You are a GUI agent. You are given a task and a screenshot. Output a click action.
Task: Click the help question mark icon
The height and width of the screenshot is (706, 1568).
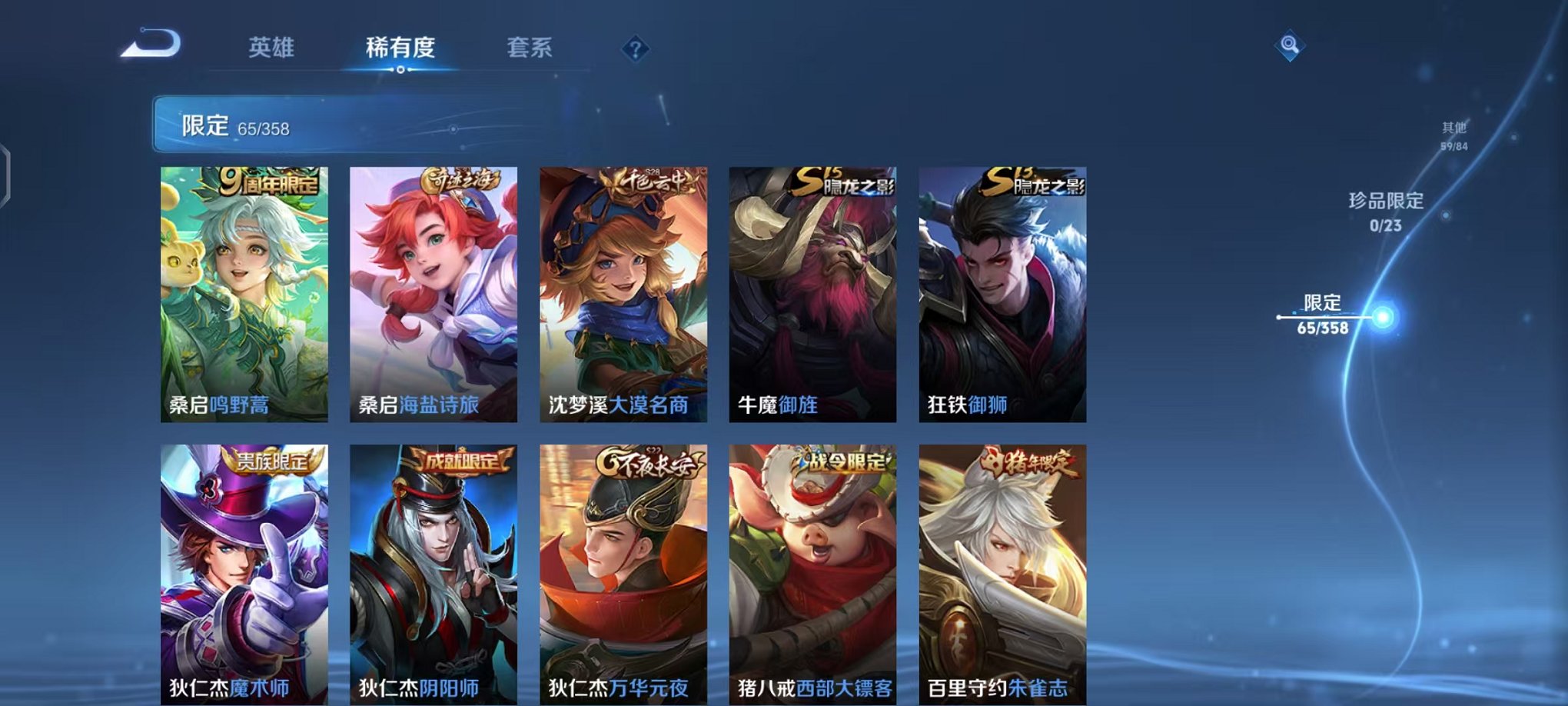point(635,49)
